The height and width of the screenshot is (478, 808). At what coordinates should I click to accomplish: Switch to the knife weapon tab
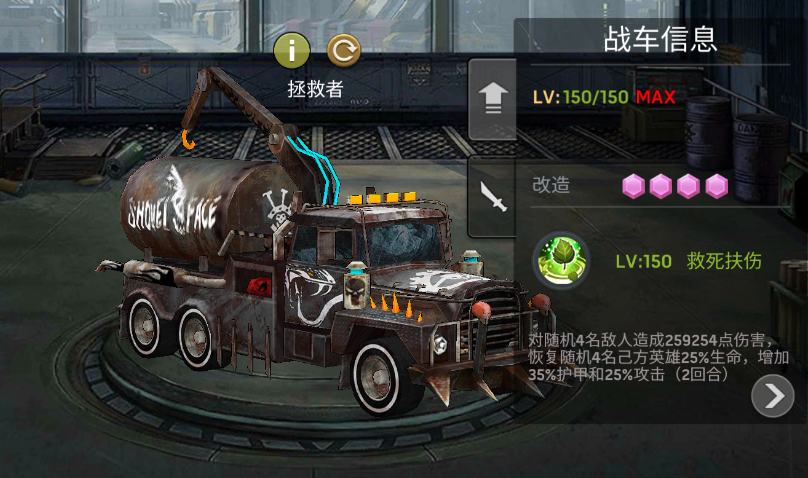click(x=493, y=197)
